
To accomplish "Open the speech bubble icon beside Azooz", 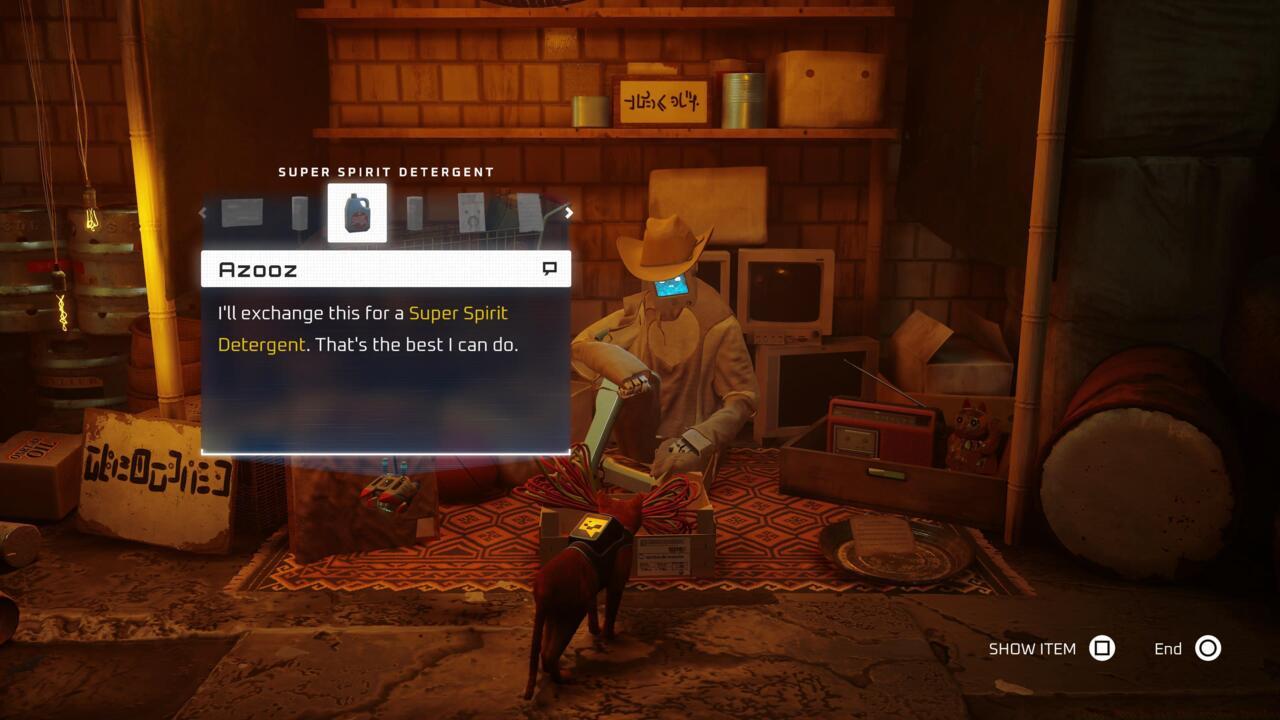I will click(x=549, y=269).
